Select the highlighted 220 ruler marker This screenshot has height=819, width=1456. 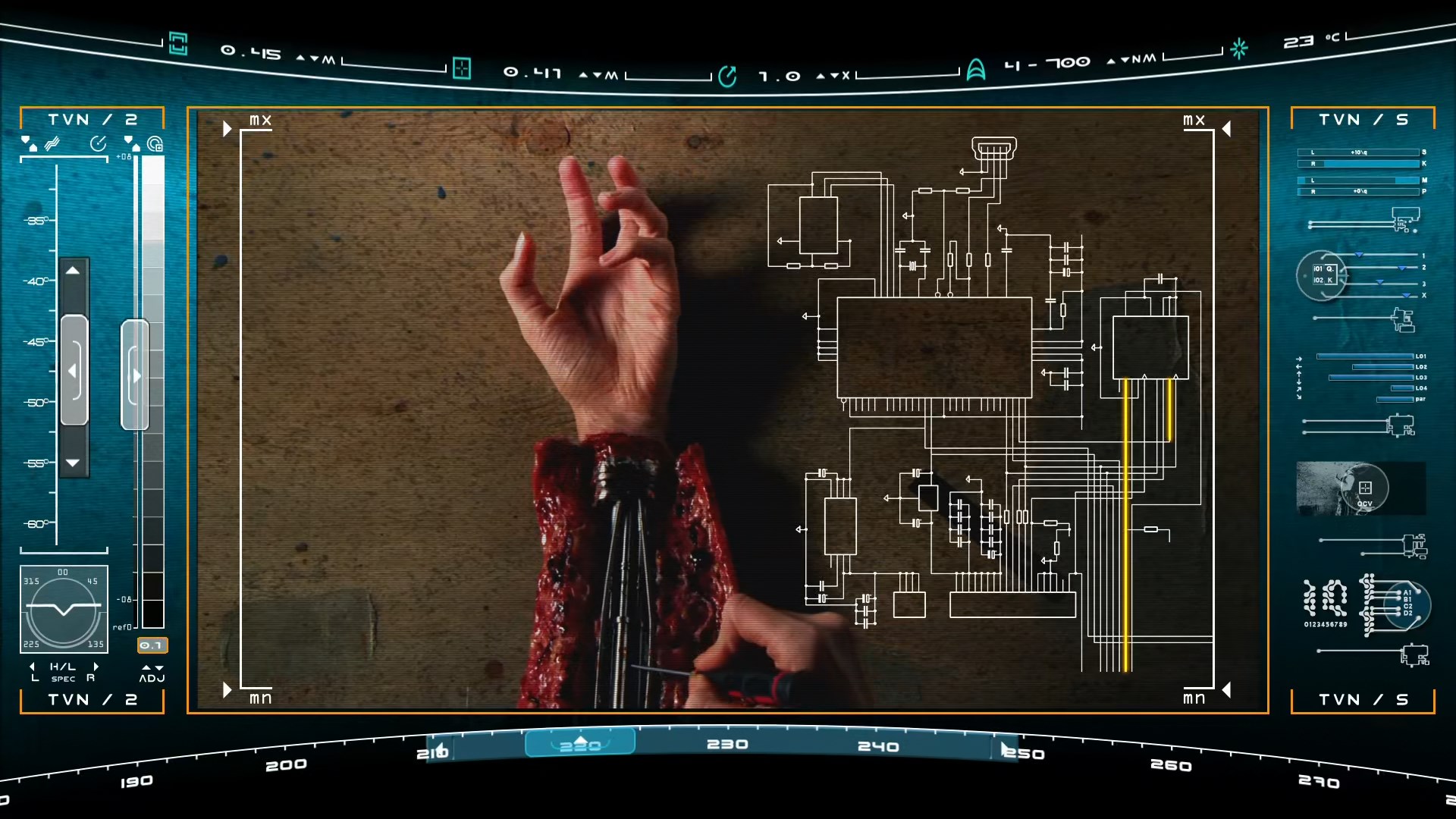[x=580, y=743]
